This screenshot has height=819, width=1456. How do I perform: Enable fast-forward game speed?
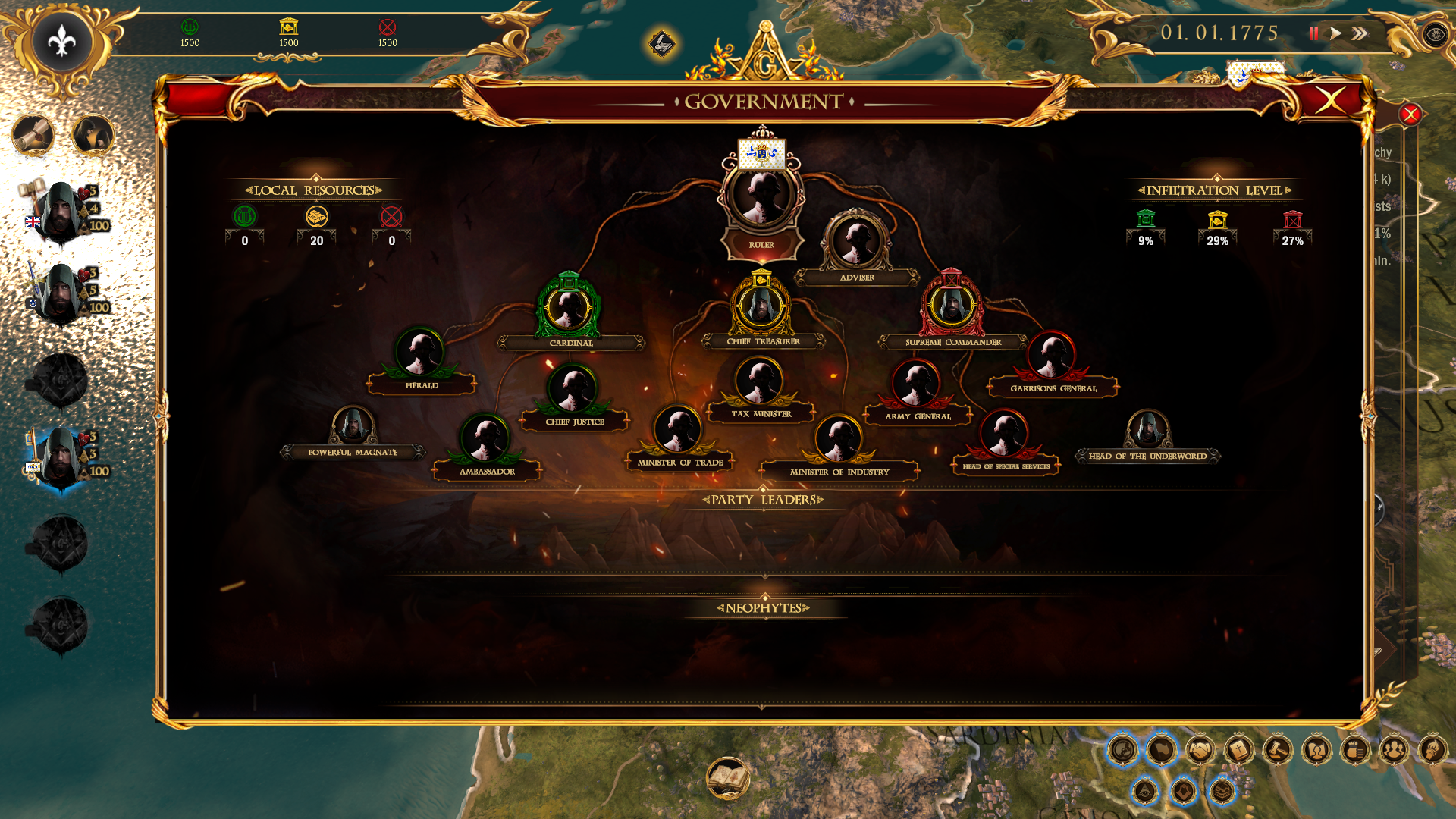click(1359, 33)
